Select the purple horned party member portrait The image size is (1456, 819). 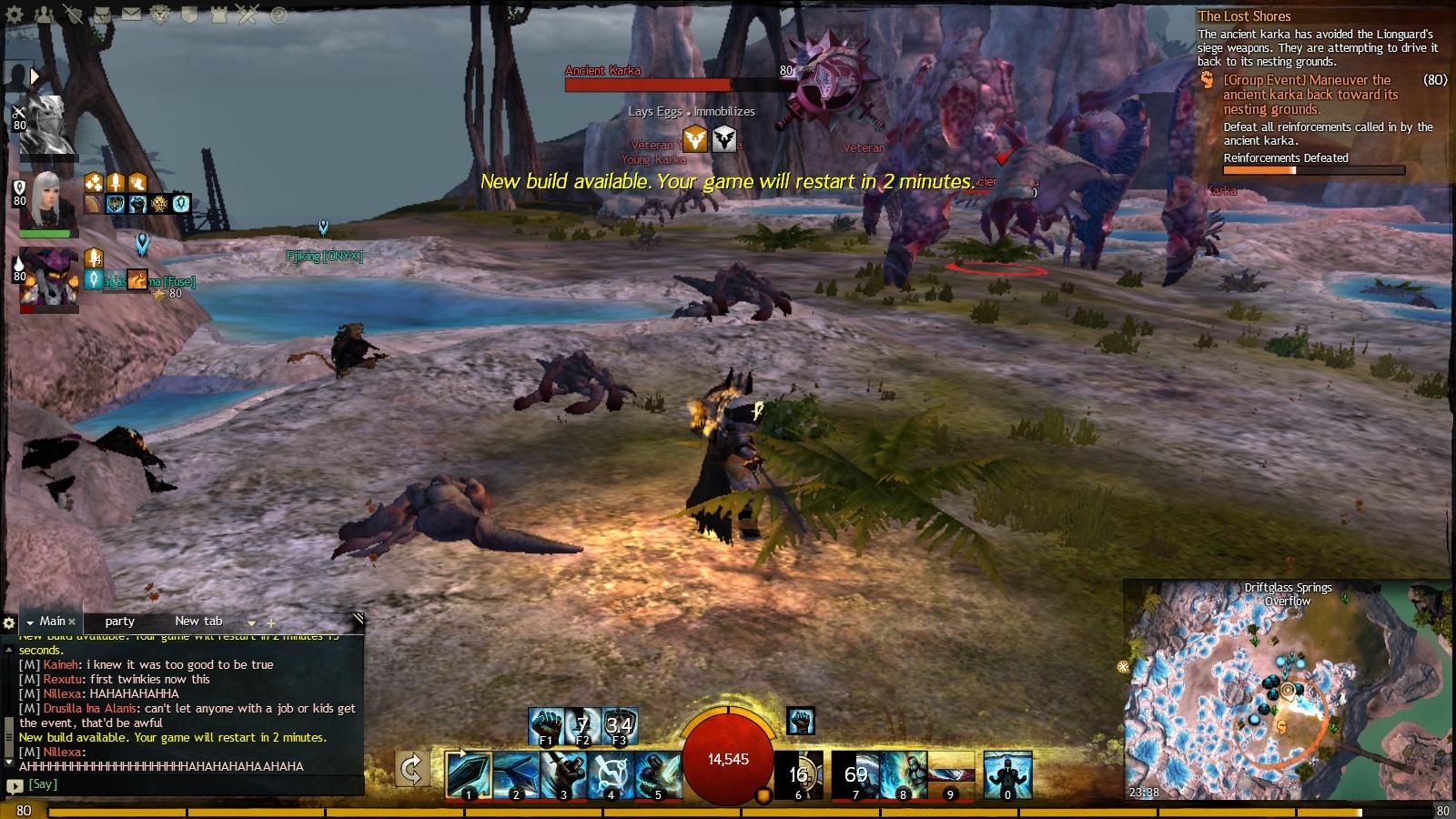point(49,278)
